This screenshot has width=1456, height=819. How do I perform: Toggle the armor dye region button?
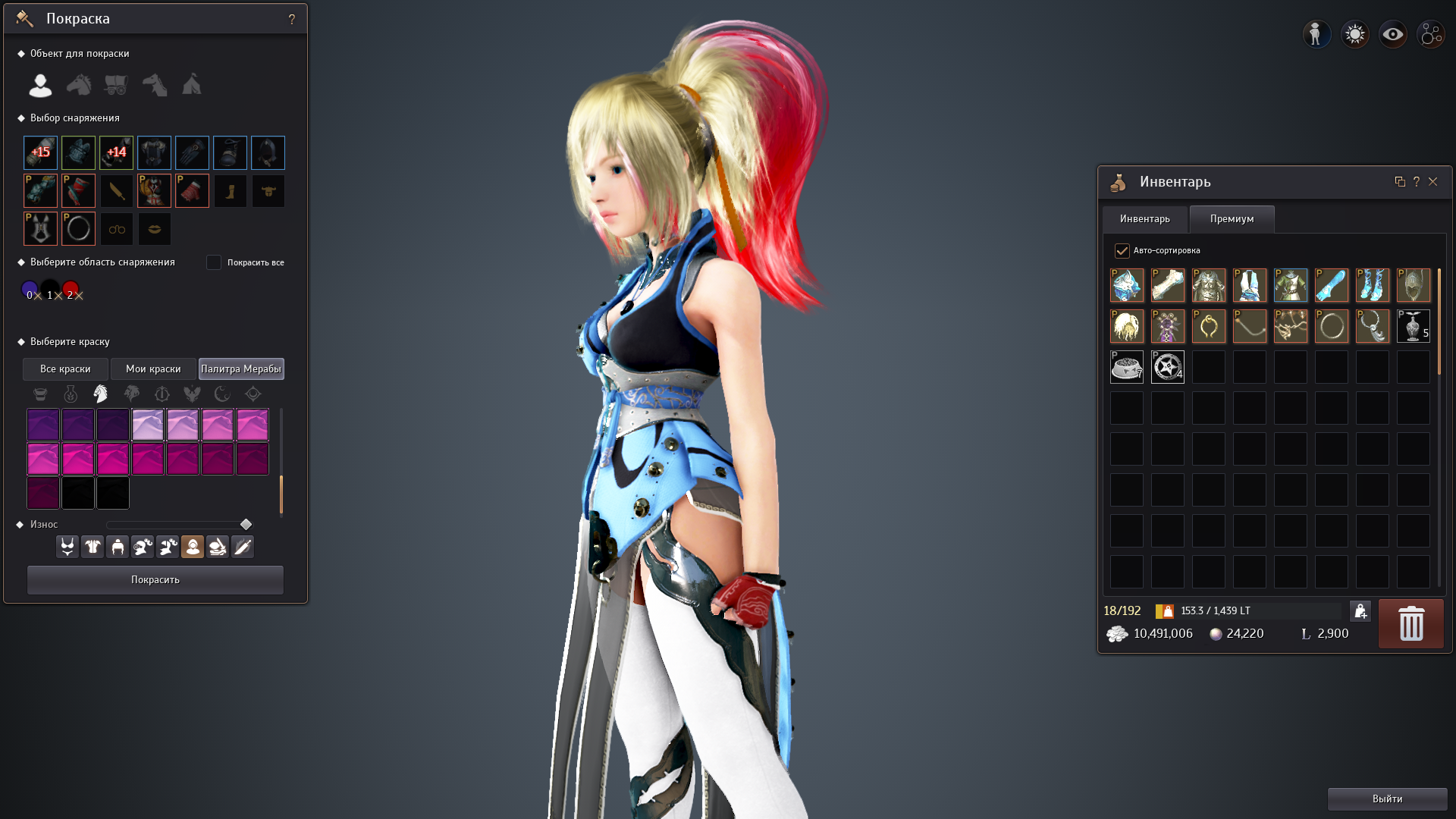click(x=93, y=547)
